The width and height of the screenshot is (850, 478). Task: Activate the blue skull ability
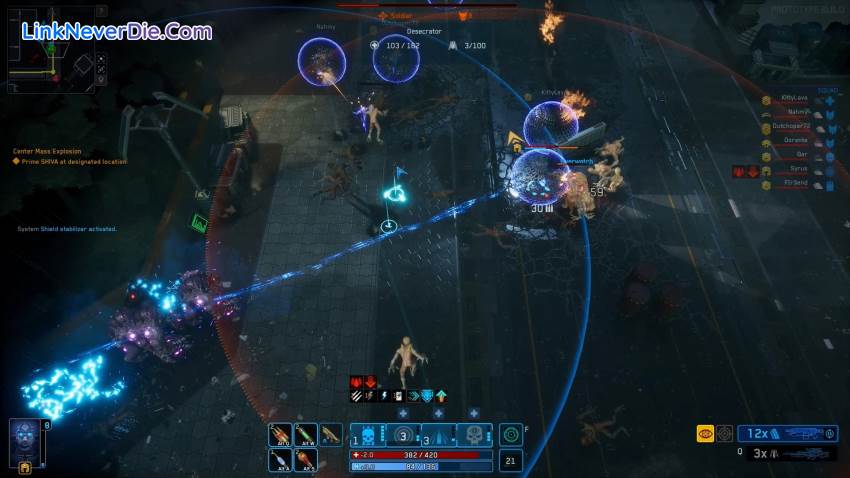(x=369, y=435)
